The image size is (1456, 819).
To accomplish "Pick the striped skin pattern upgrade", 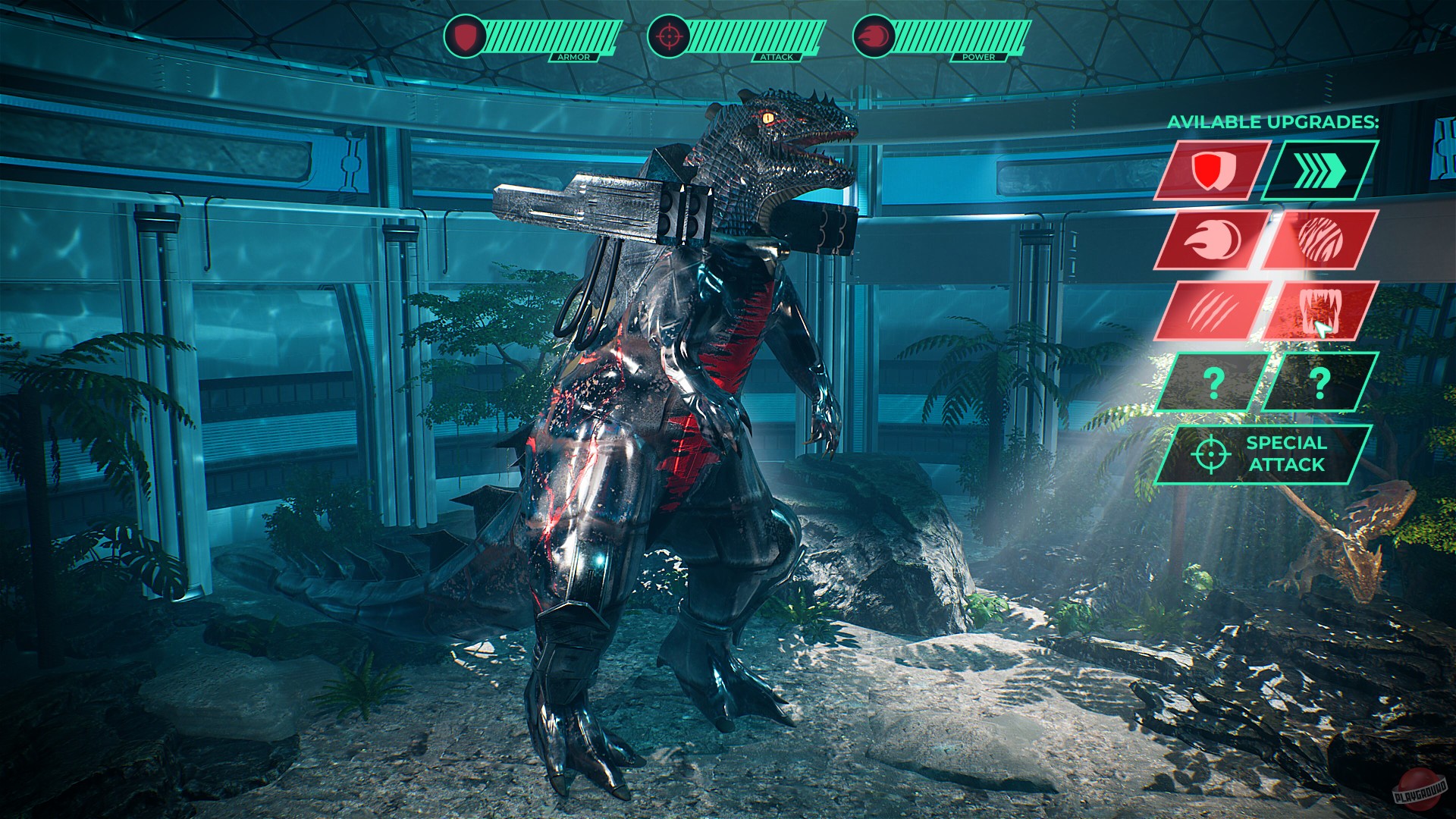I will point(1319,240).
